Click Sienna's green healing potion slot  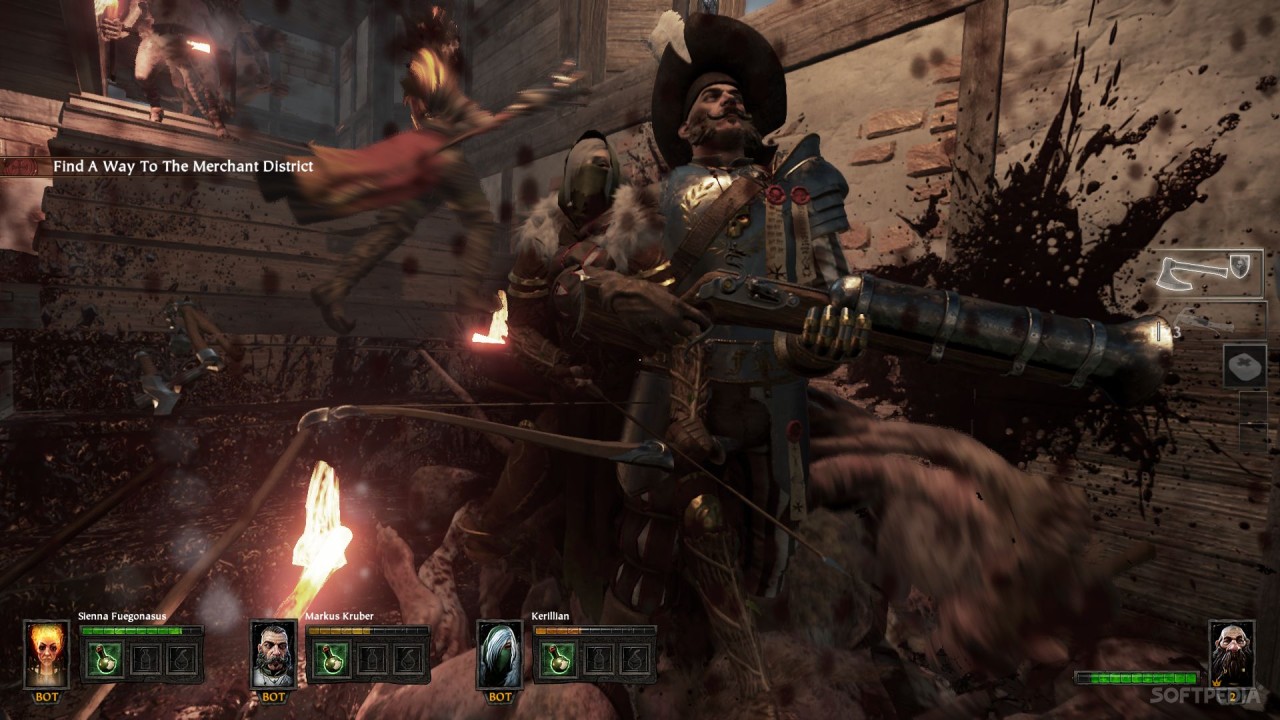(x=103, y=660)
